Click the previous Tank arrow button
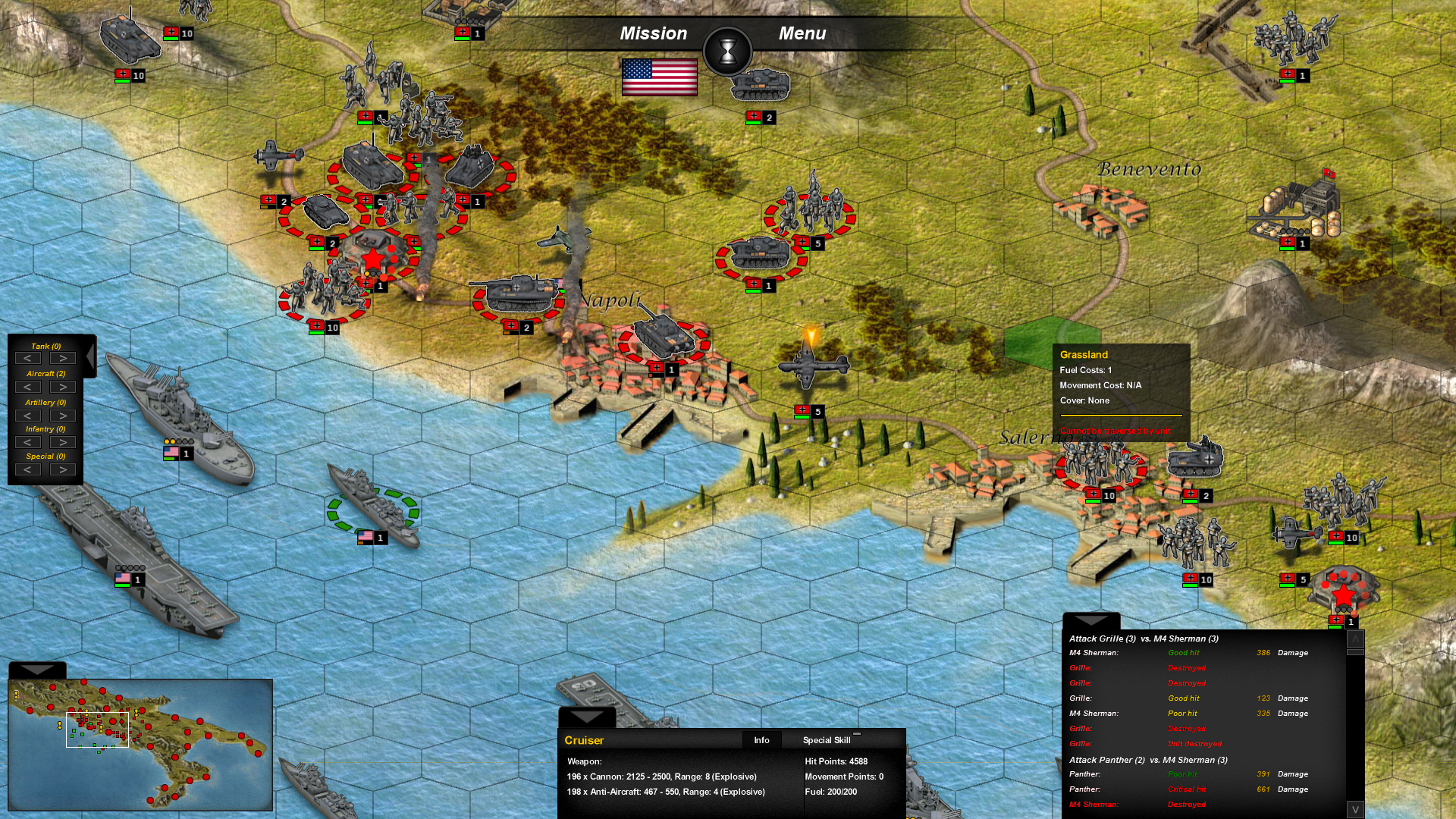 coord(29,358)
